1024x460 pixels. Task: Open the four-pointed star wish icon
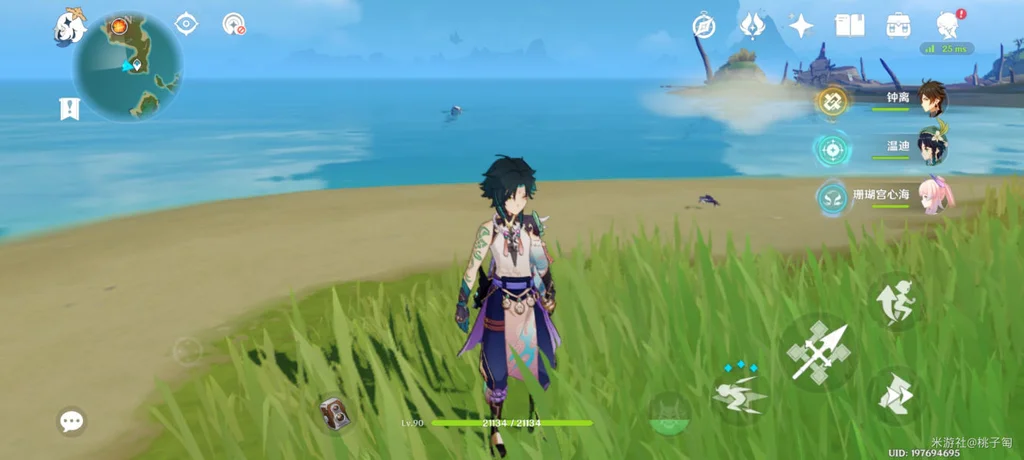[x=801, y=26]
